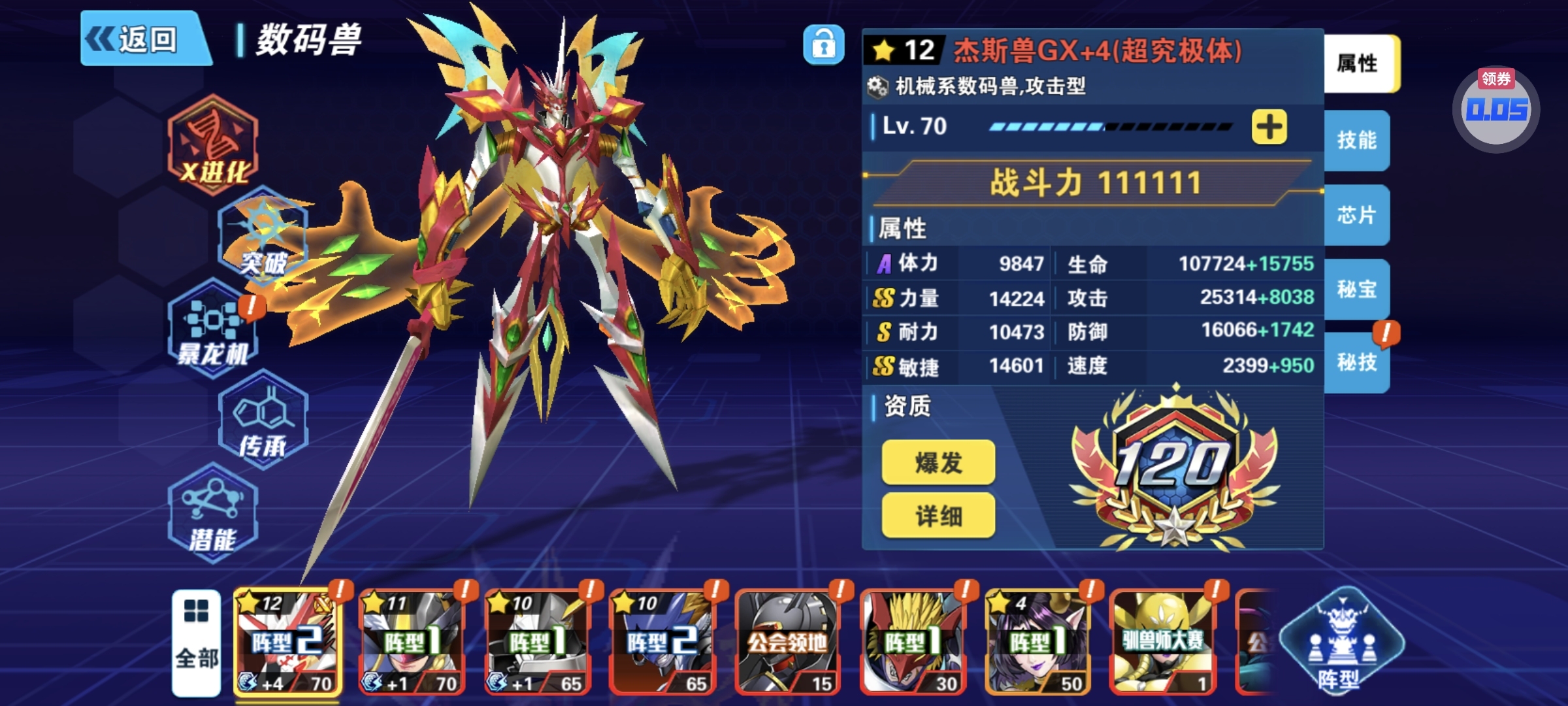Image resolution: width=1568 pixels, height=706 pixels.
Task: Open the 传承 inheritance menu
Action: [x=263, y=420]
